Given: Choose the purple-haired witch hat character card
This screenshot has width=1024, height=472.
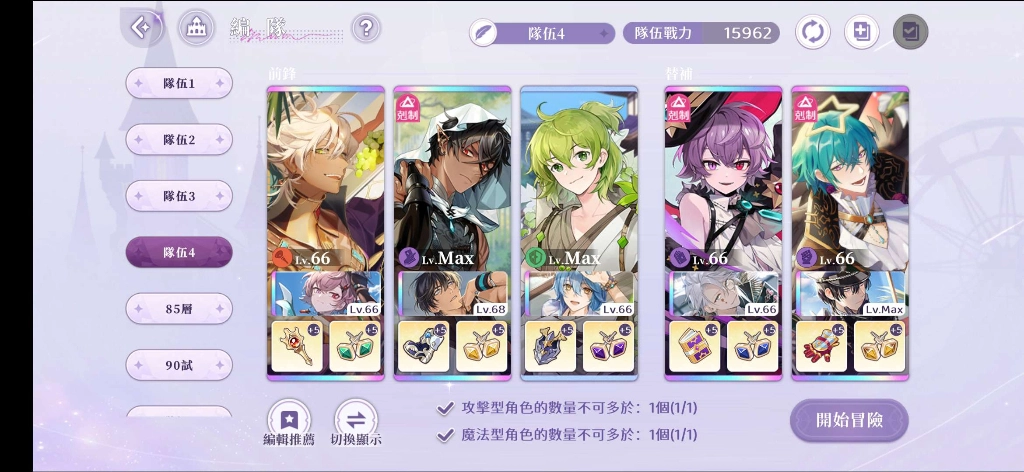Looking at the screenshot, I should point(723,180).
